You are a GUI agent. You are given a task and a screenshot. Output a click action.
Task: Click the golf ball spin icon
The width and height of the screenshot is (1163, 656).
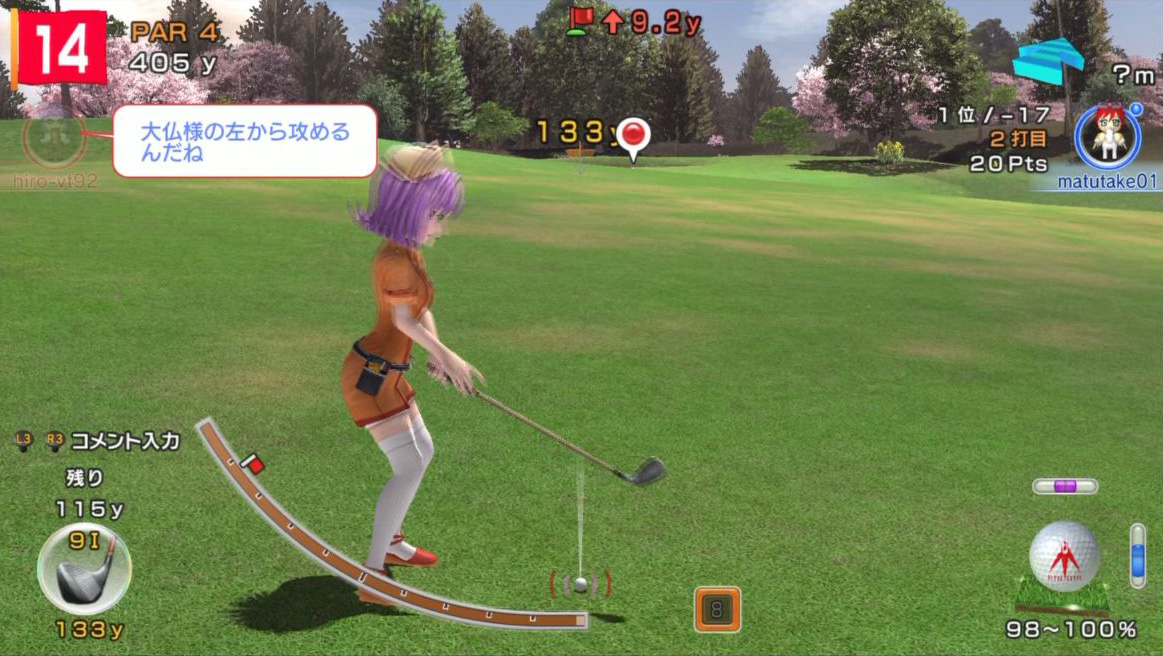1064,556
